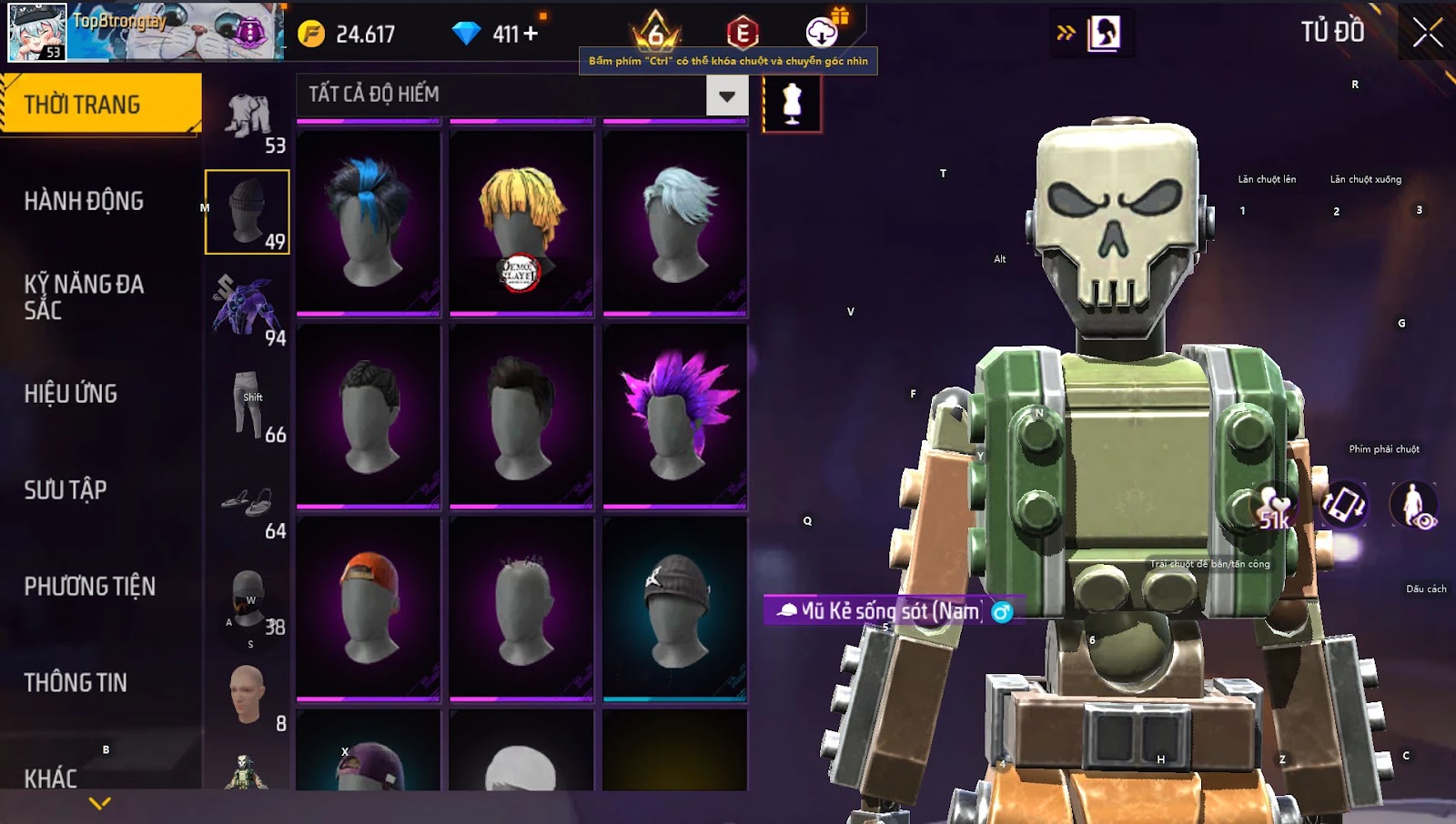Open the pants category with 66 items

click(x=248, y=405)
